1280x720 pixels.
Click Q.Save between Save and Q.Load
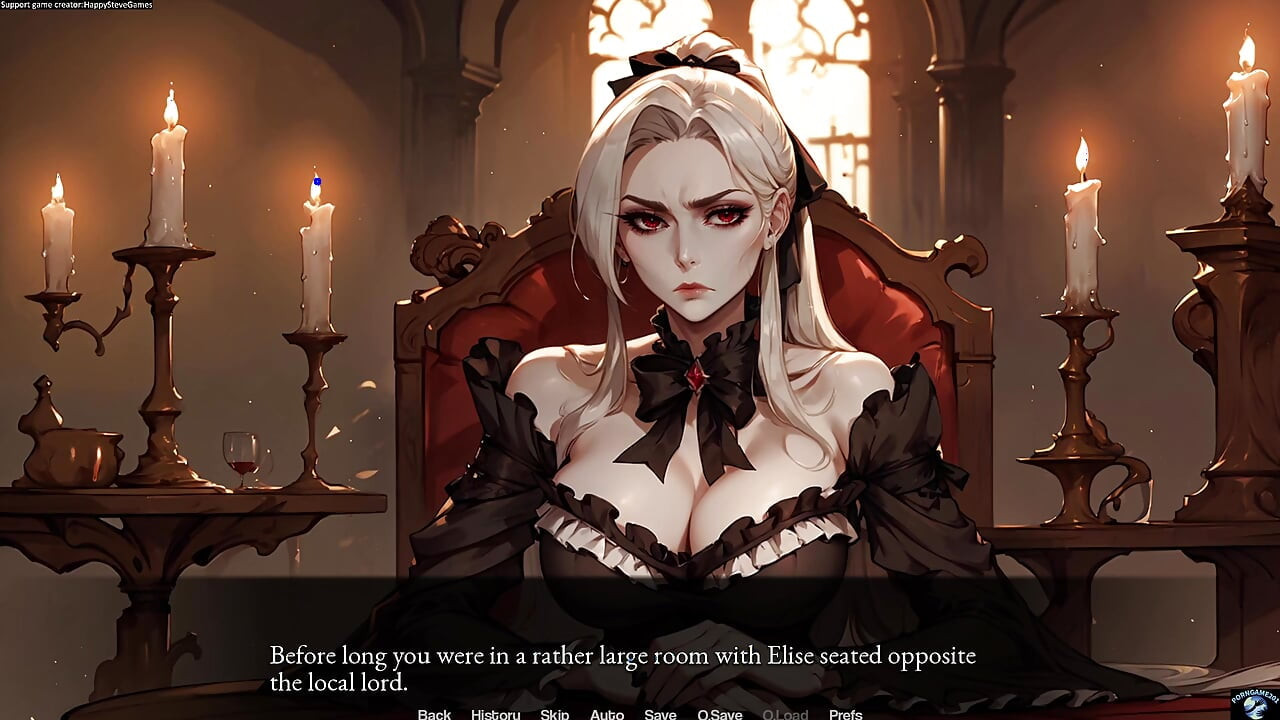tap(718, 714)
